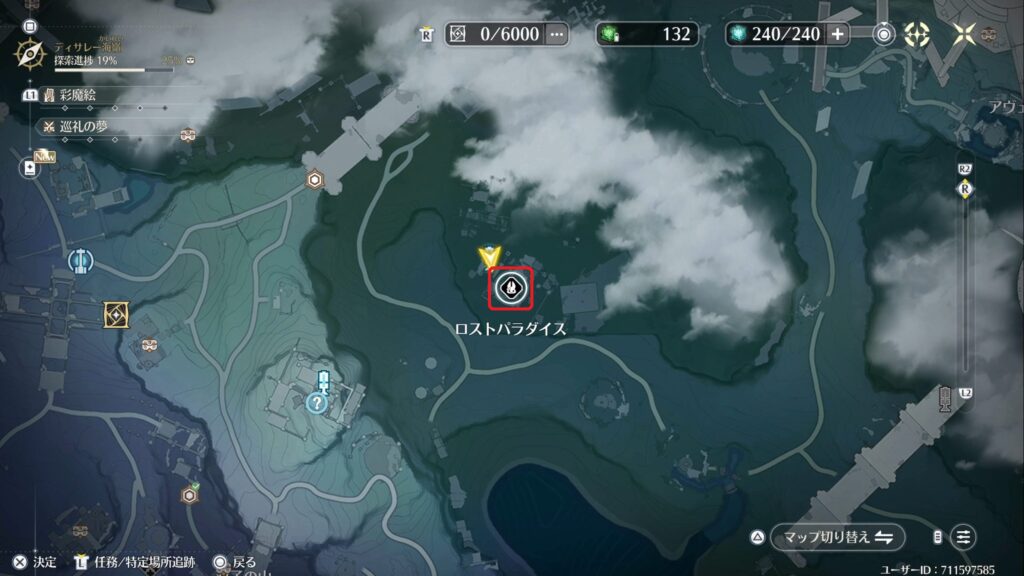Click the circular target icon at top
This screenshot has height=576, width=1024.
click(884, 34)
